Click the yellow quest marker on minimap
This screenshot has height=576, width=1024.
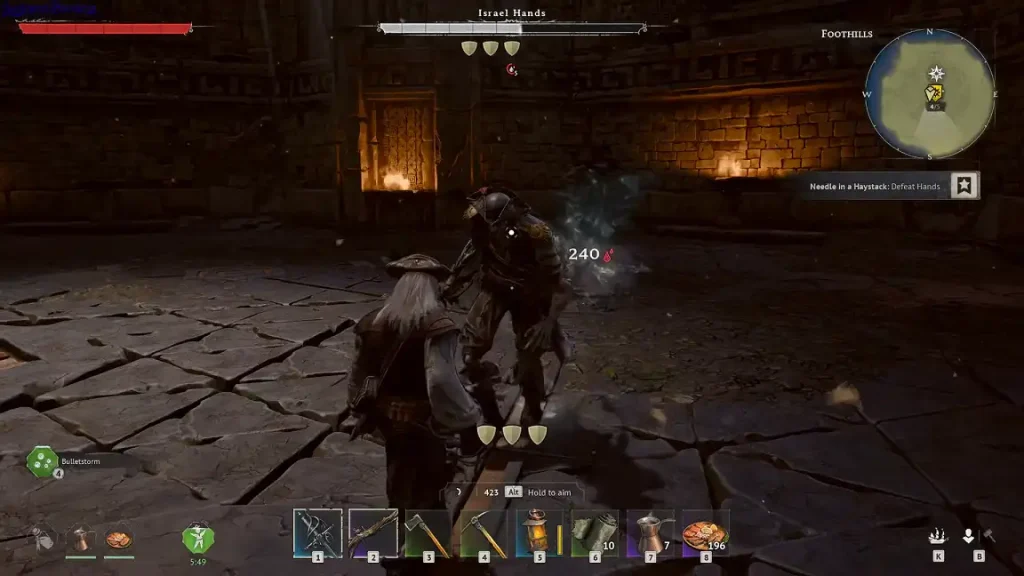click(935, 95)
